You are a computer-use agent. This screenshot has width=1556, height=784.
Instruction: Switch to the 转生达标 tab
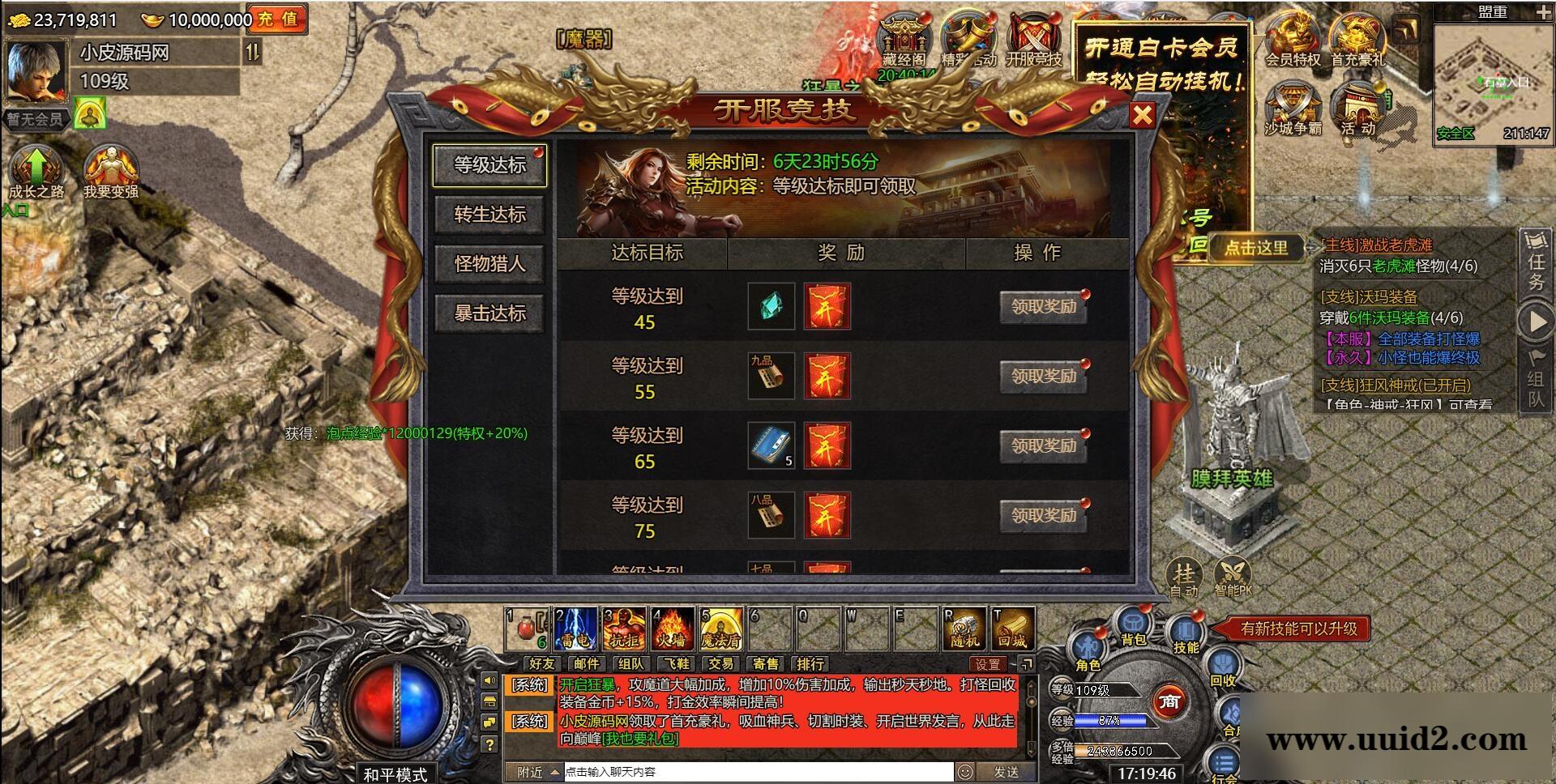tap(489, 215)
